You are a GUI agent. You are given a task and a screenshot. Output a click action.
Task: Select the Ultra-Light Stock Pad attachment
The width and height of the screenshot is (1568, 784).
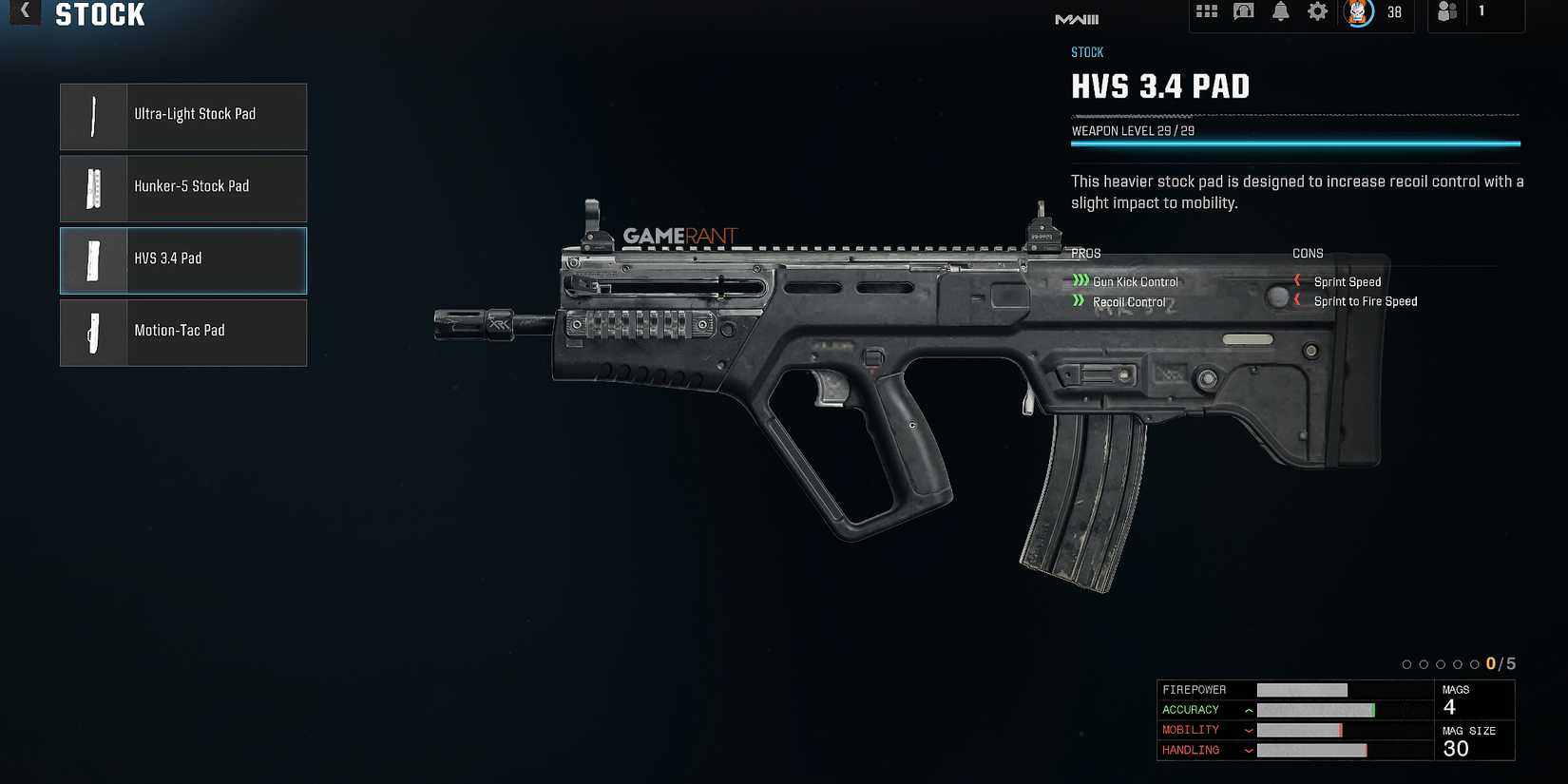pyautogui.click(x=183, y=116)
